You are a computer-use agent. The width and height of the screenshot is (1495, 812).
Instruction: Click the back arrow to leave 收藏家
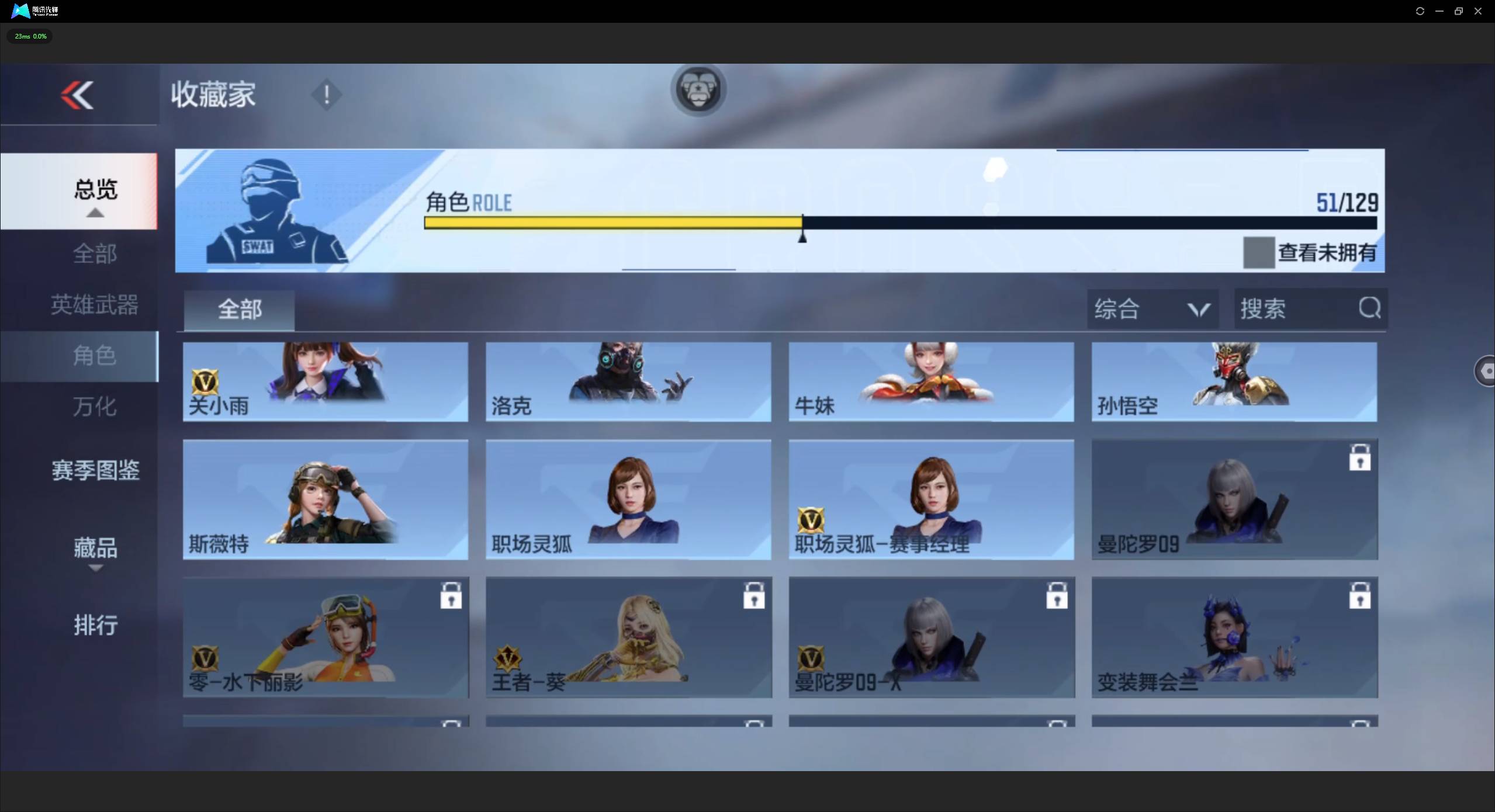[x=77, y=95]
